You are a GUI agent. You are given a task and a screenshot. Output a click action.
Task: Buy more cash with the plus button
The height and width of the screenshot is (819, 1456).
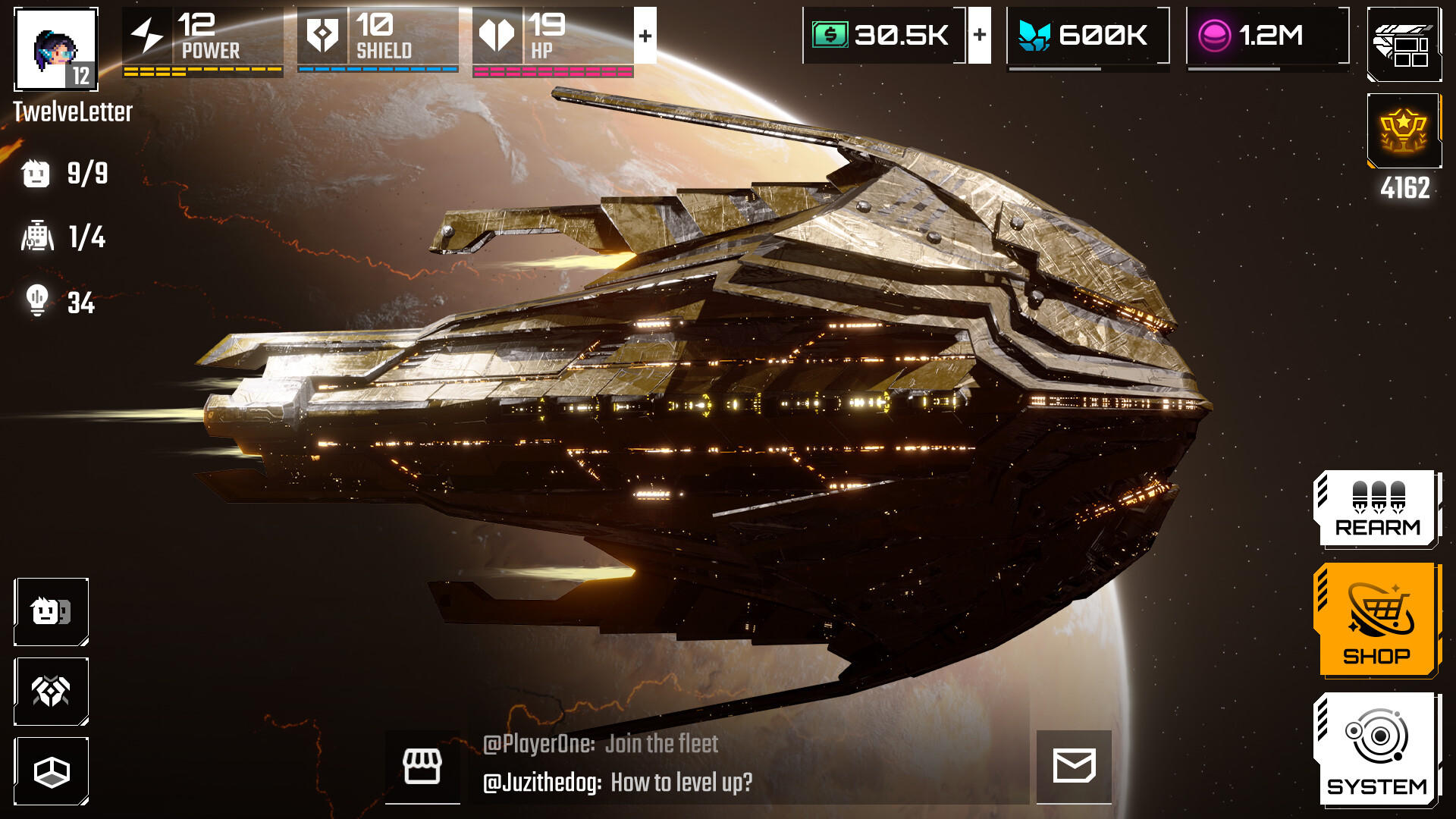click(980, 35)
